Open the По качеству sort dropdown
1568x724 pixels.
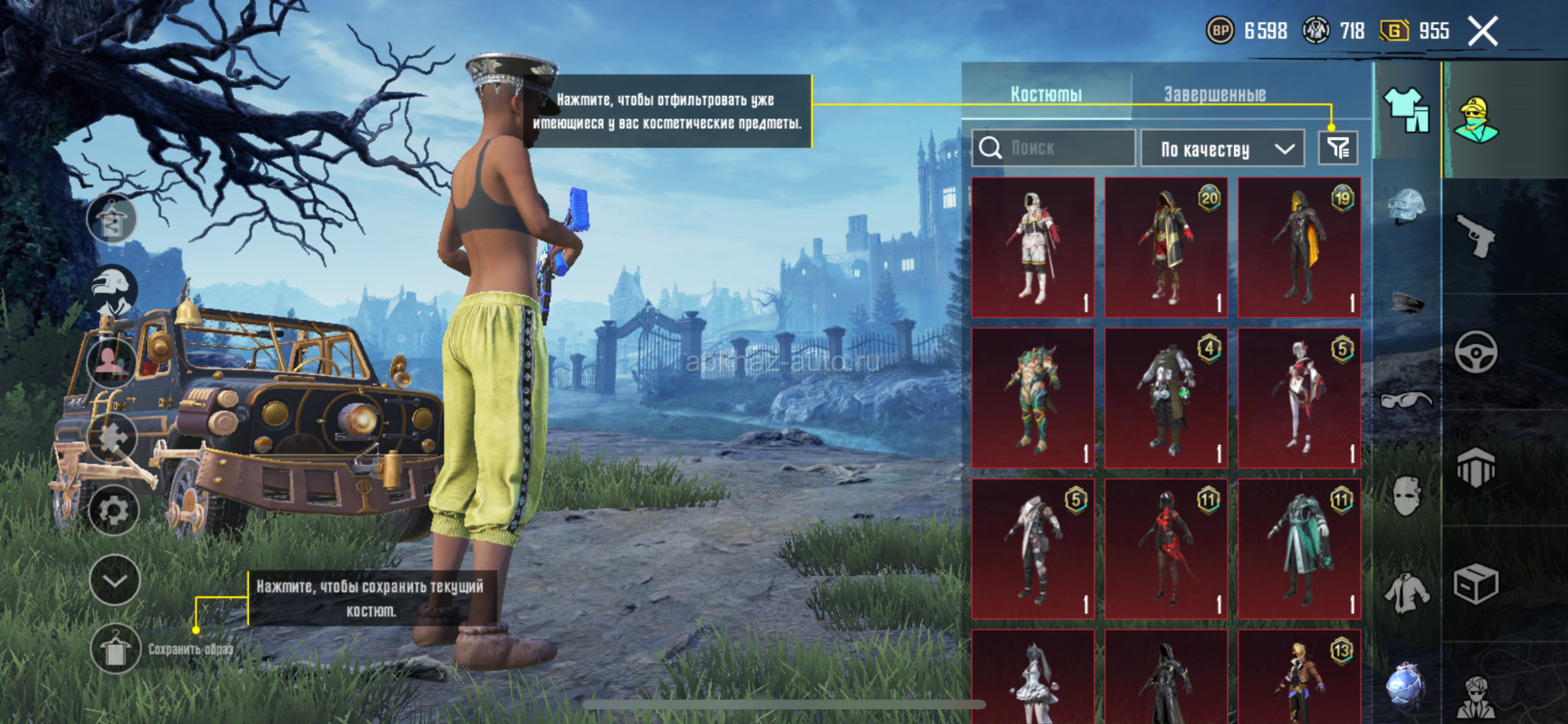1222,149
